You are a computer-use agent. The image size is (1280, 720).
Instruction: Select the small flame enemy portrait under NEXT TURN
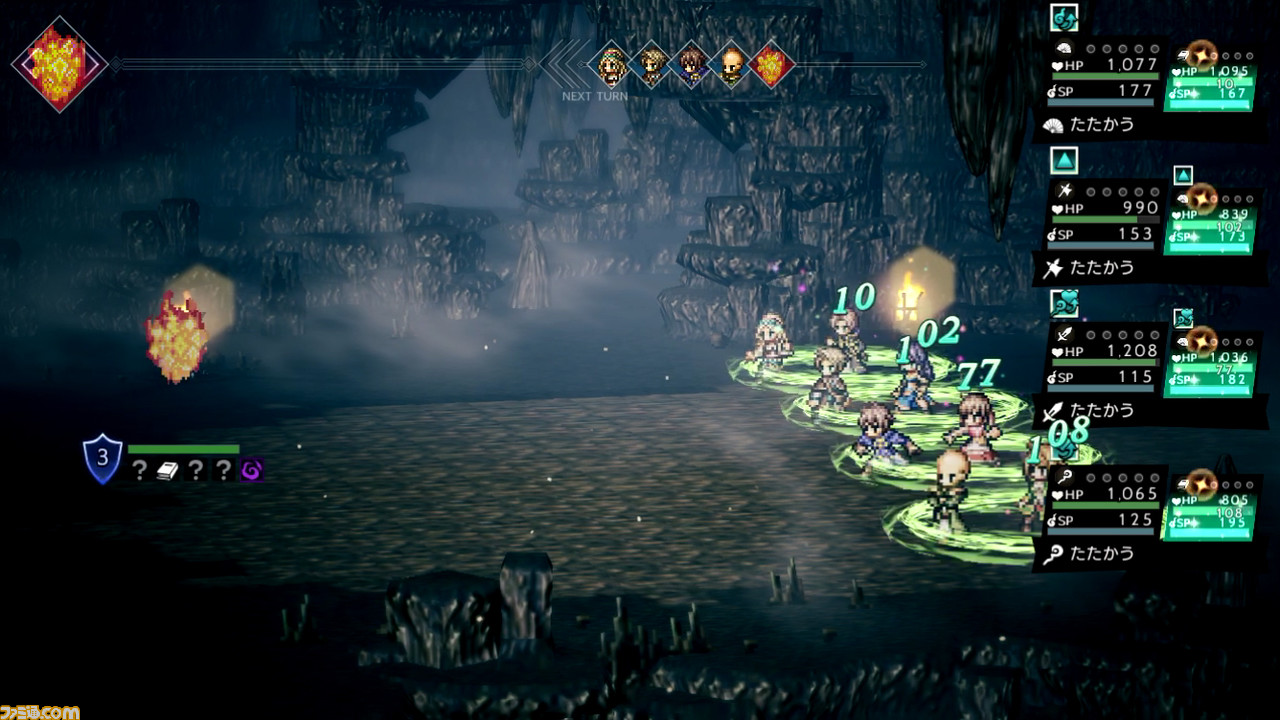click(772, 66)
